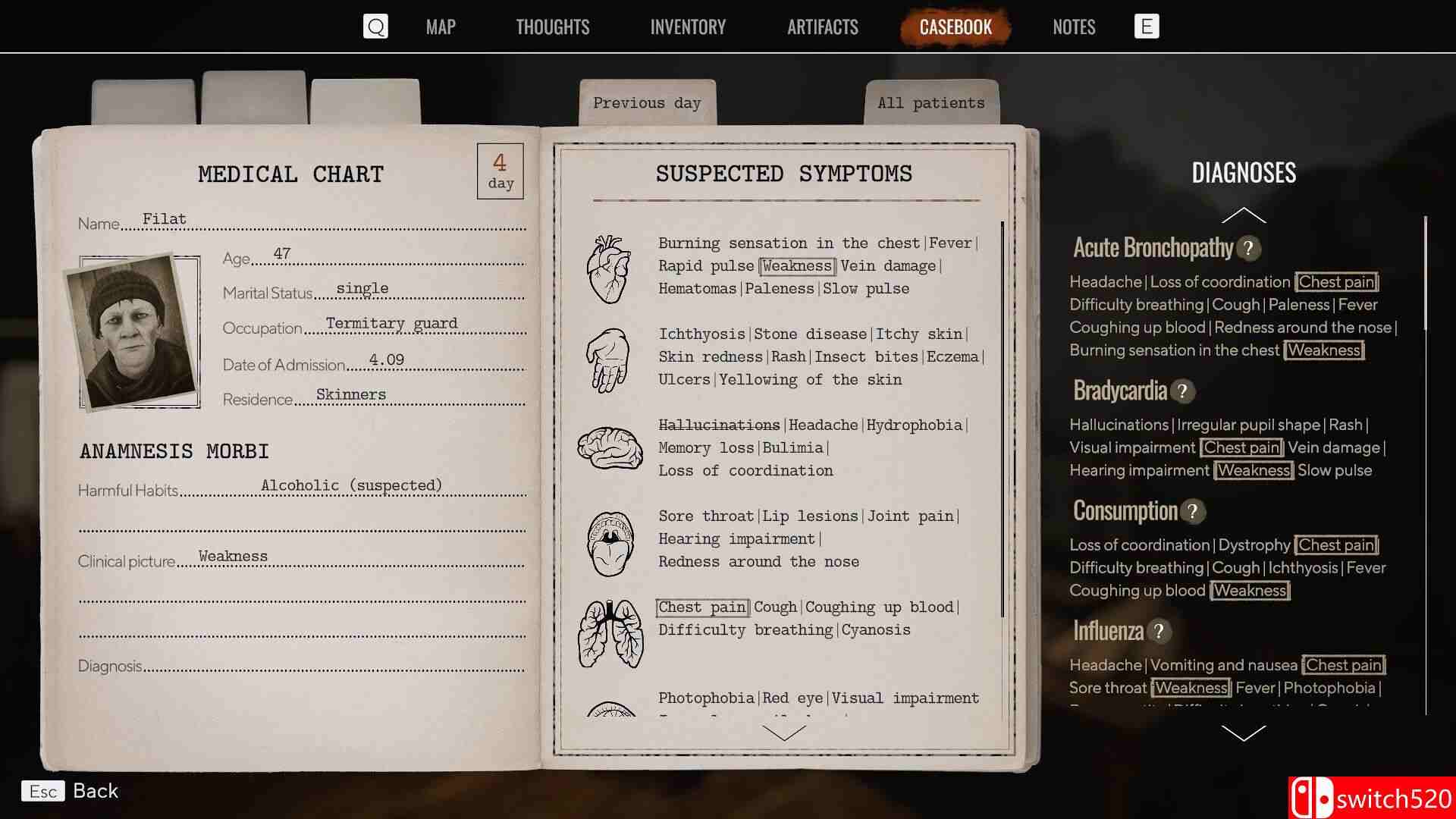Show the Artifacts tab

822,27
